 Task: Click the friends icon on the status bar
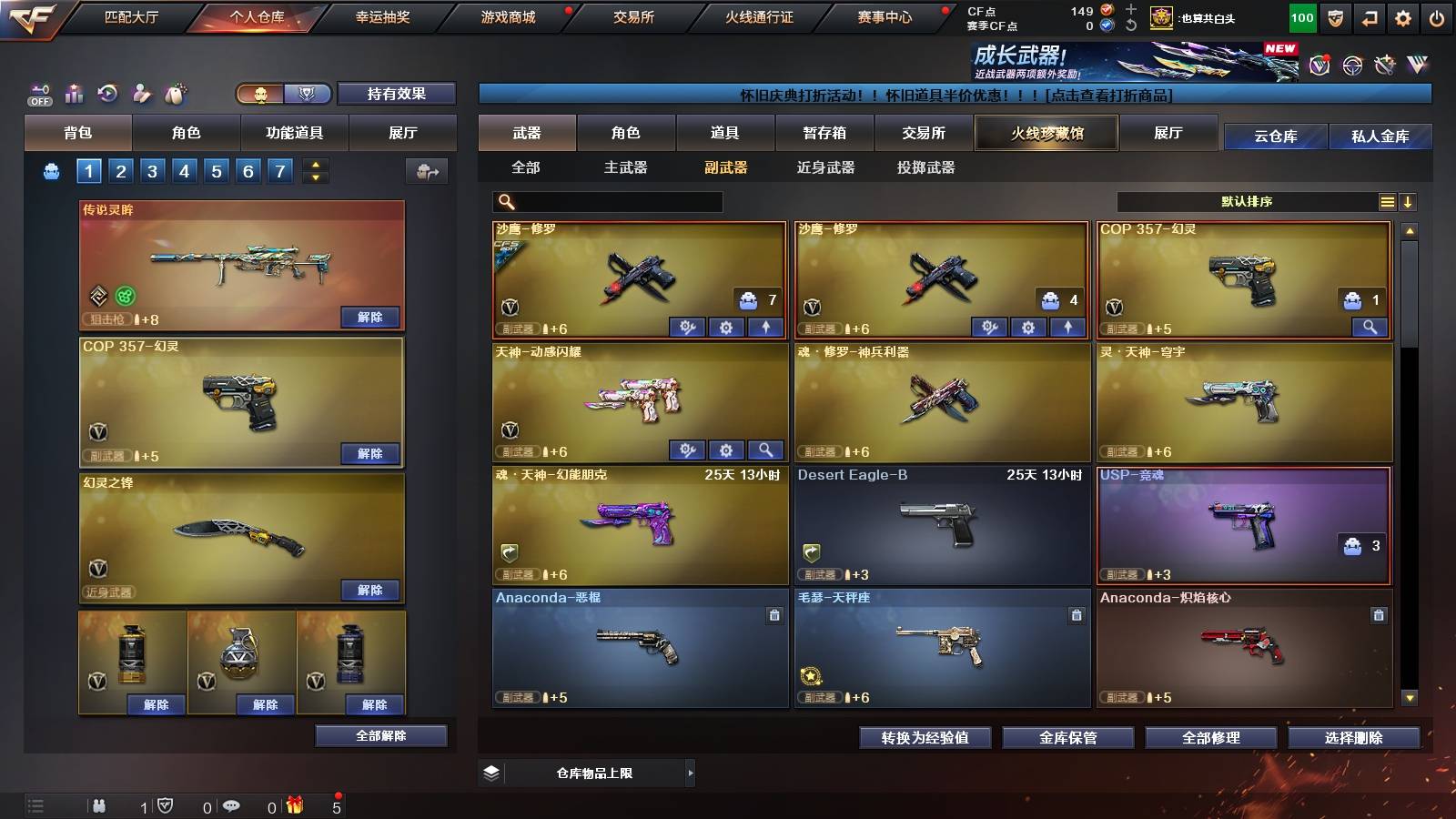tap(99, 805)
